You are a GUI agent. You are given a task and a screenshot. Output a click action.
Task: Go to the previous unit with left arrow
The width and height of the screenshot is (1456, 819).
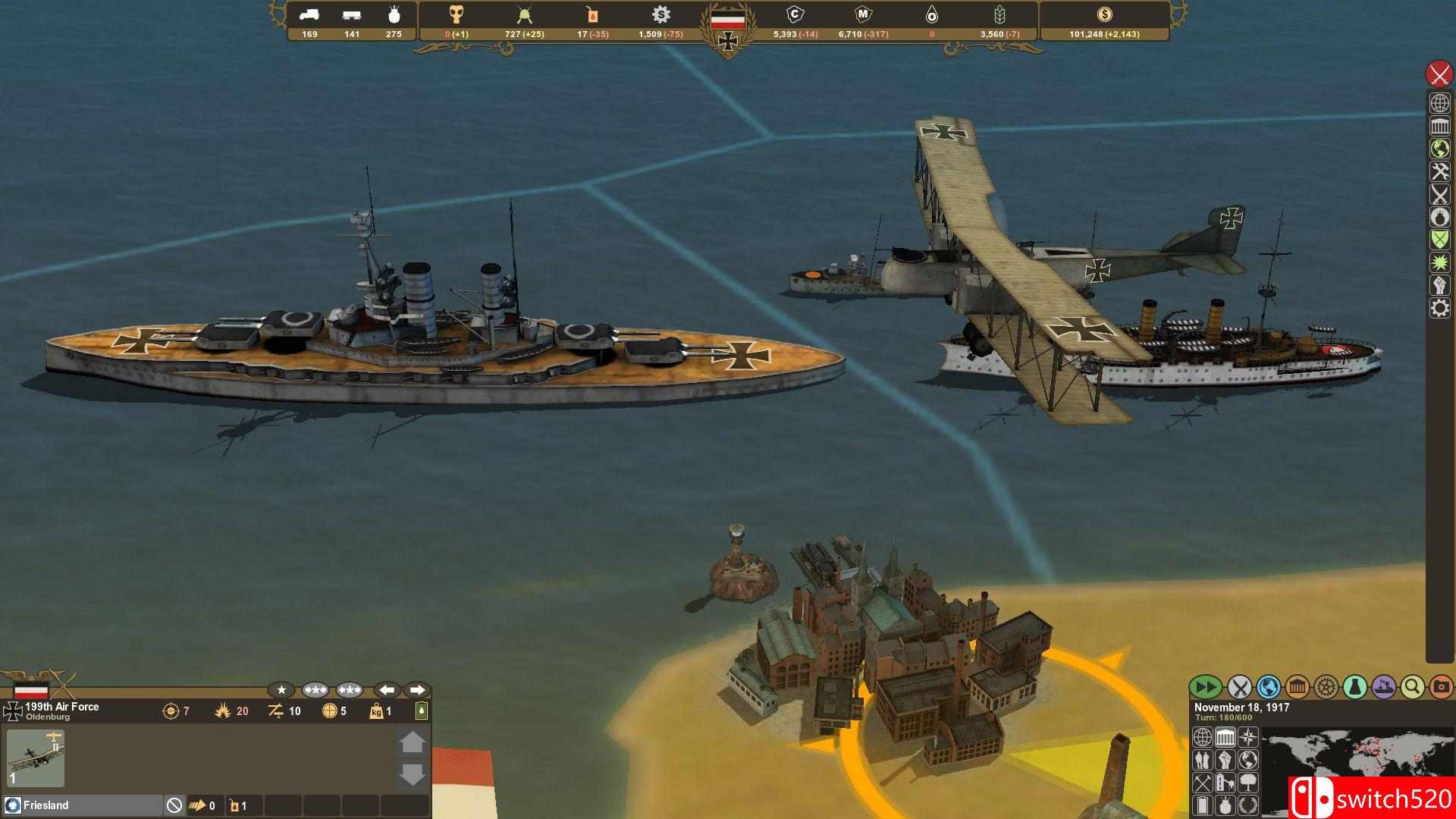[x=387, y=690]
